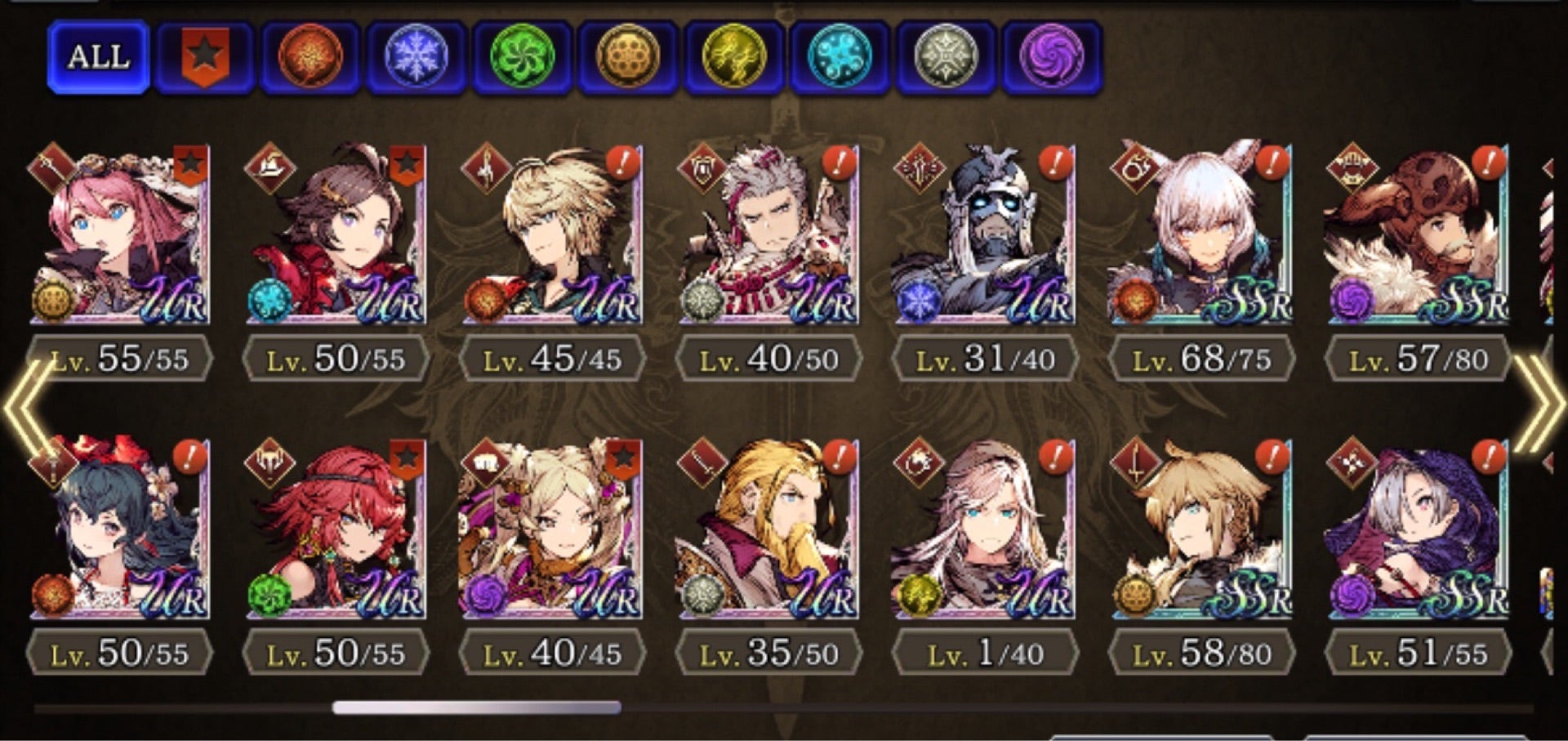
Task: Select the blond UR unit at Lv. 45/45
Action: point(553,235)
